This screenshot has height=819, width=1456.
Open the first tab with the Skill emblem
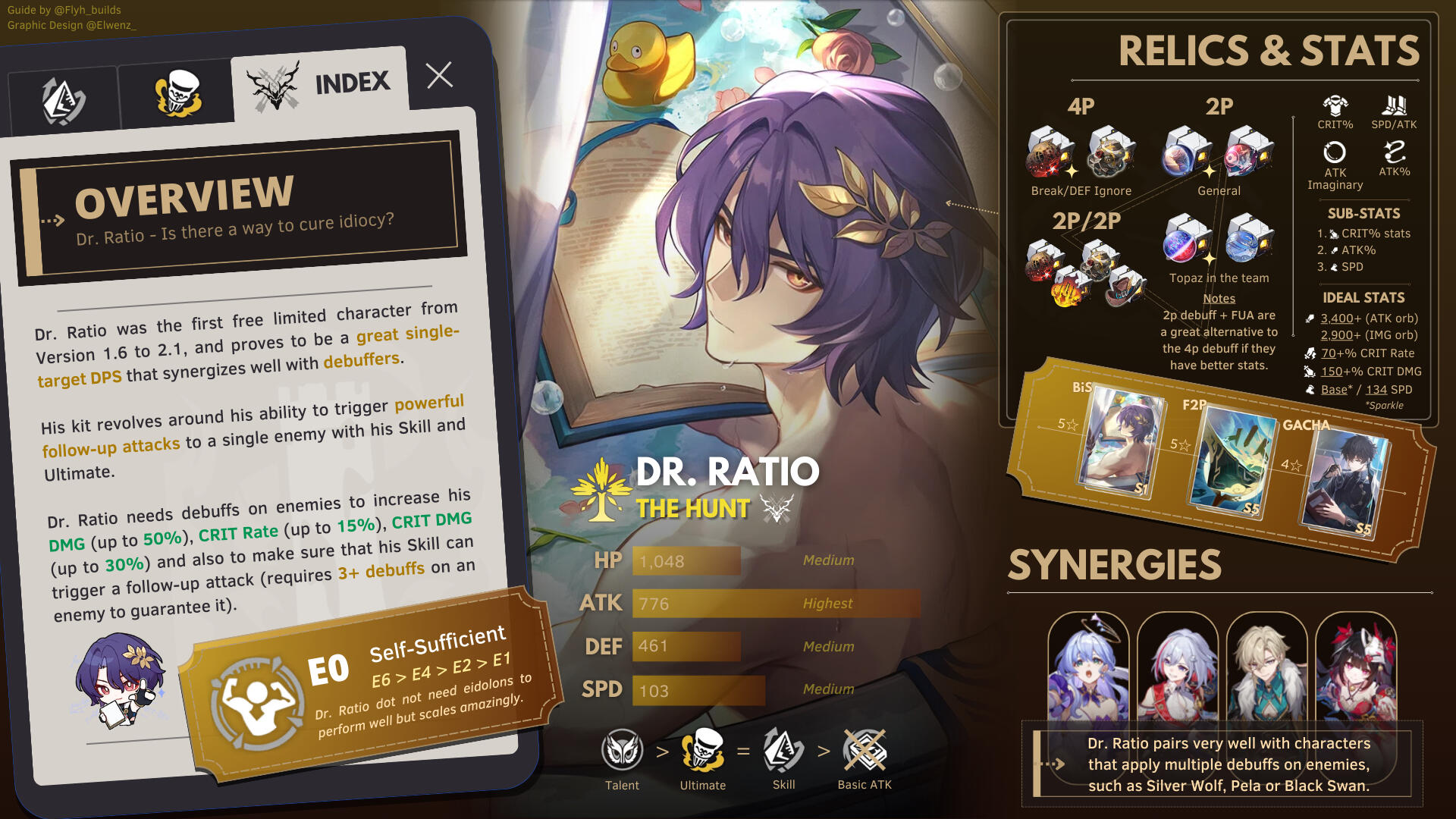click(x=64, y=101)
